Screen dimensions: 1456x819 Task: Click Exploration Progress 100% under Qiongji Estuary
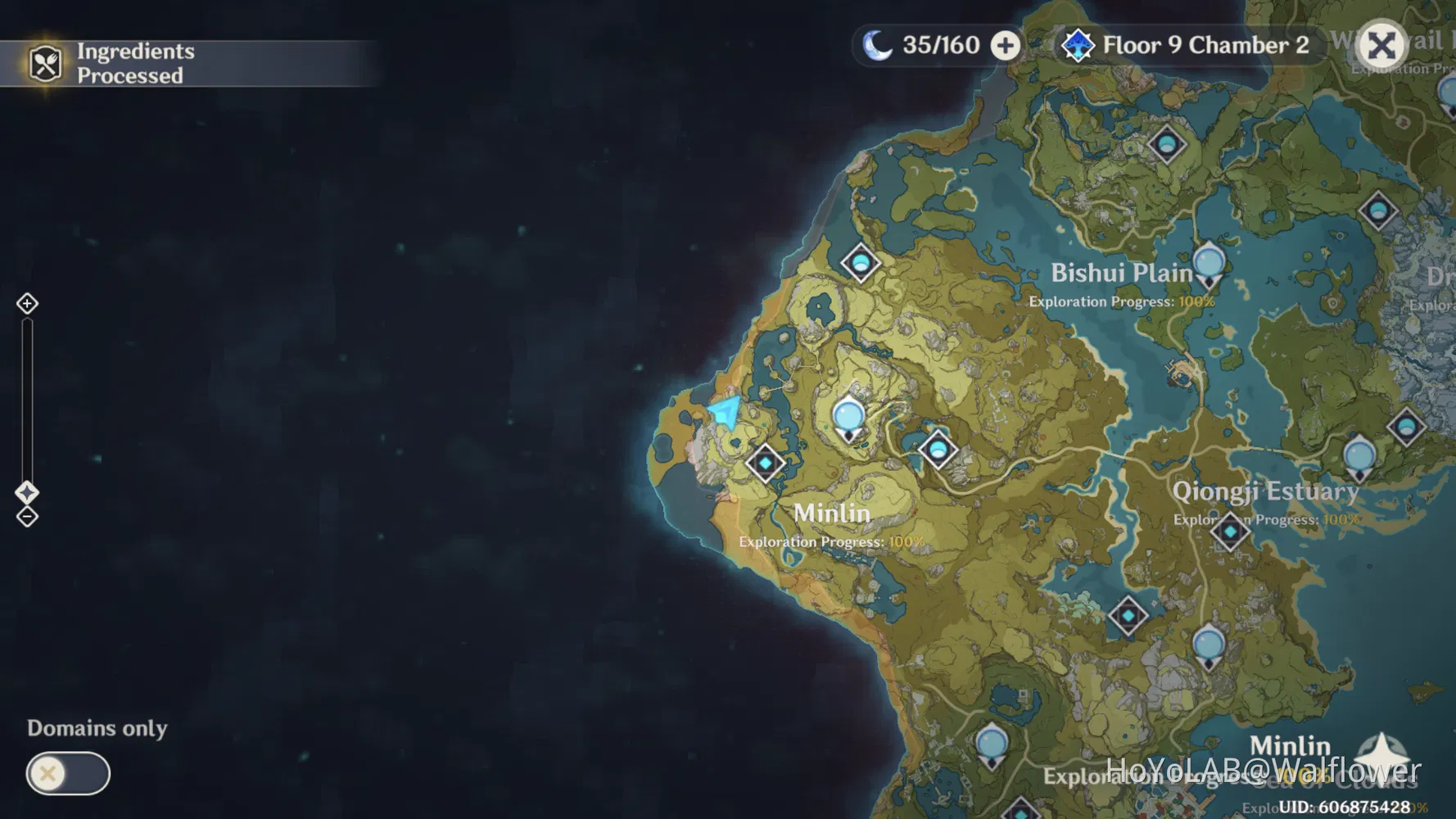pos(1266,519)
